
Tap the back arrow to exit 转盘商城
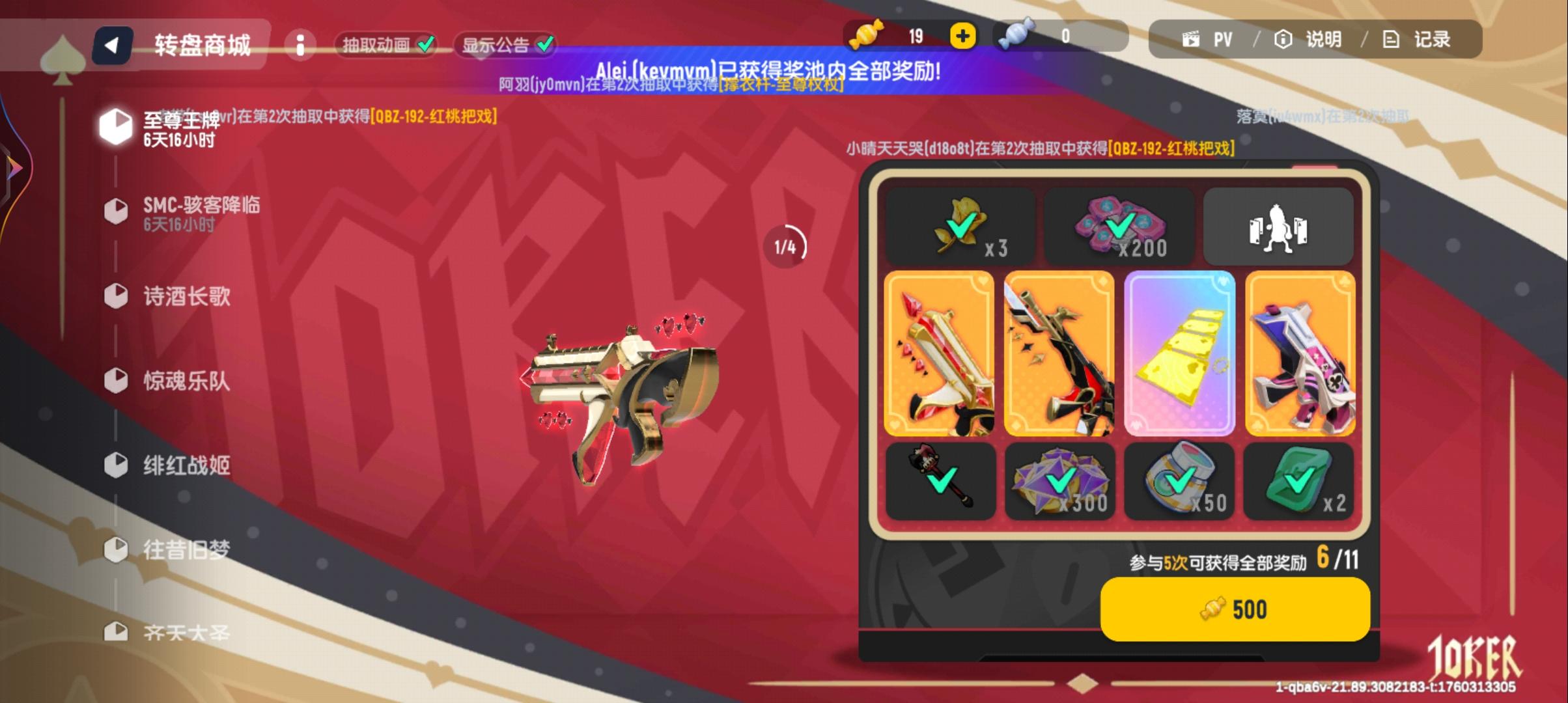click(x=111, y=44)
